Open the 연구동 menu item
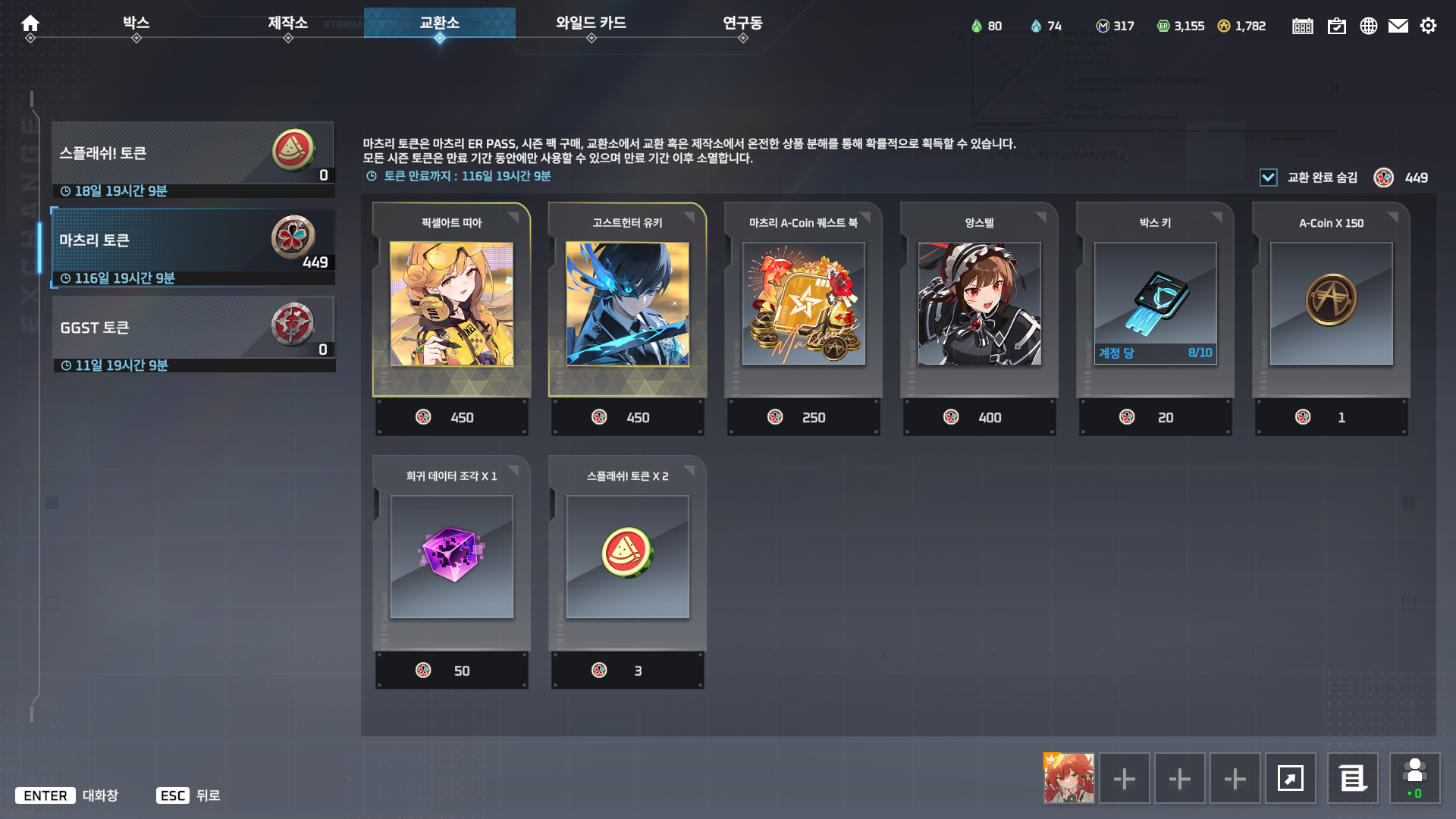The width and height of the screenshot is (1456, 819). (742, 23)
